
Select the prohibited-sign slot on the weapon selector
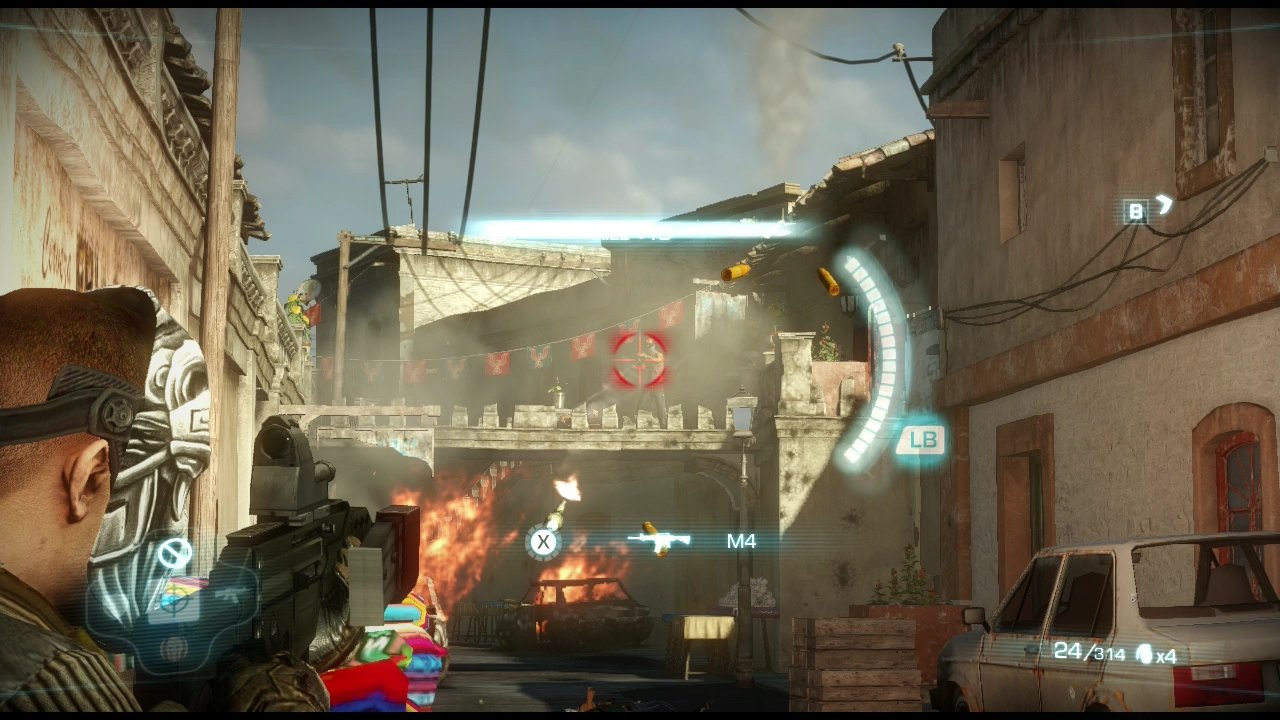pyautogui.click(x=175, y=551)
